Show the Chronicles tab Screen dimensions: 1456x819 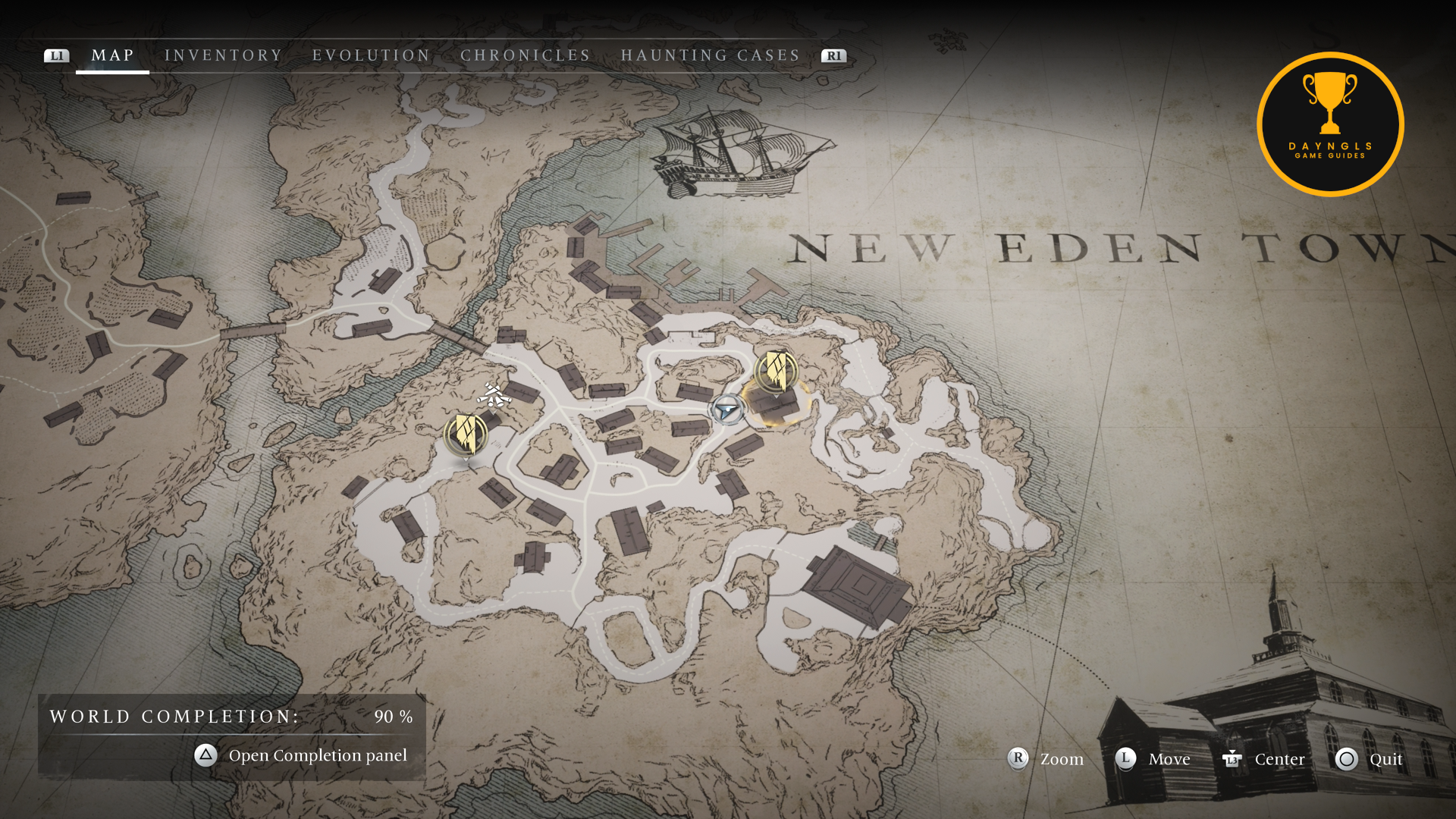[526, 55]
